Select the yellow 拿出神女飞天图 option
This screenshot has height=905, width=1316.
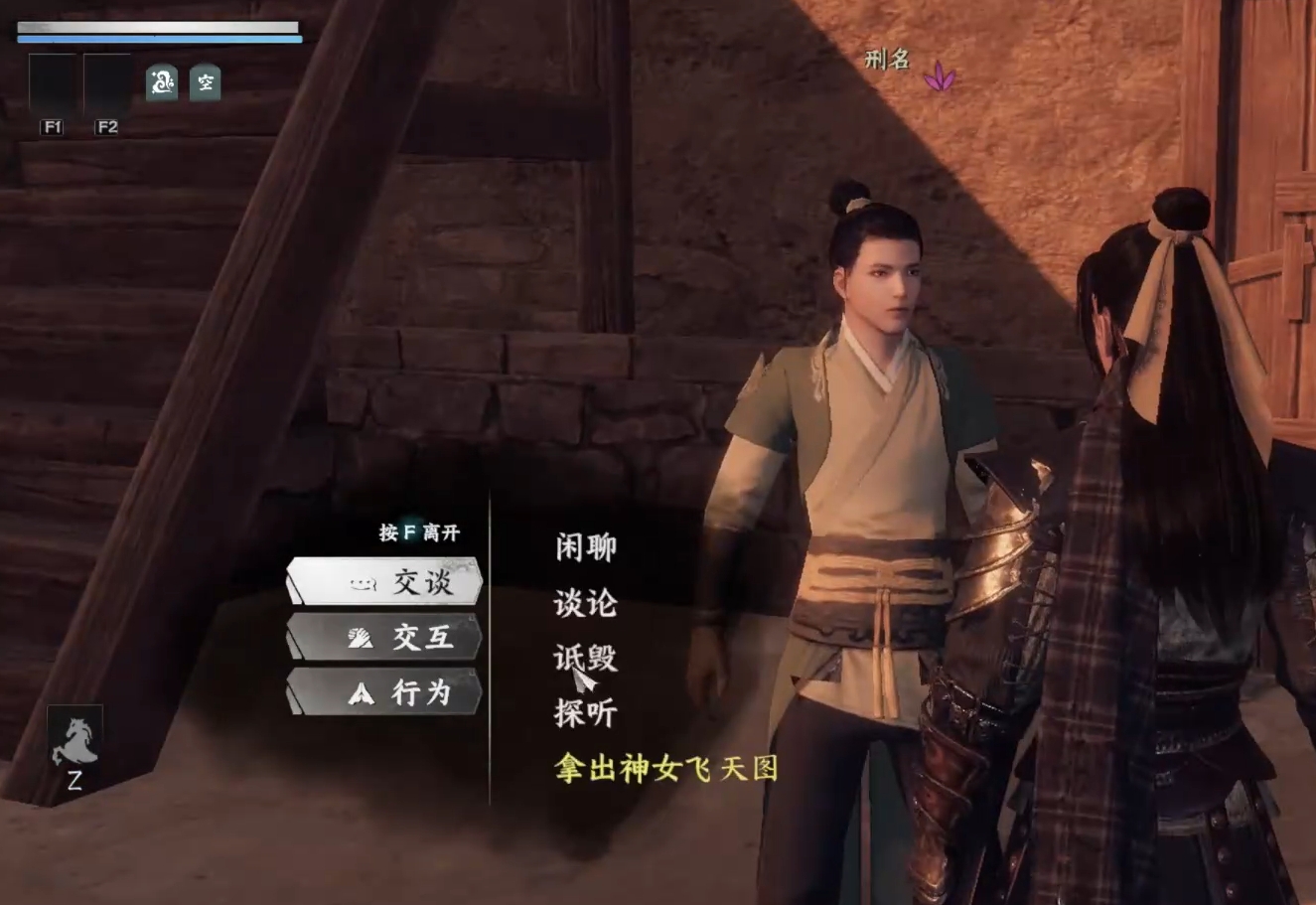tap(665, 769)
